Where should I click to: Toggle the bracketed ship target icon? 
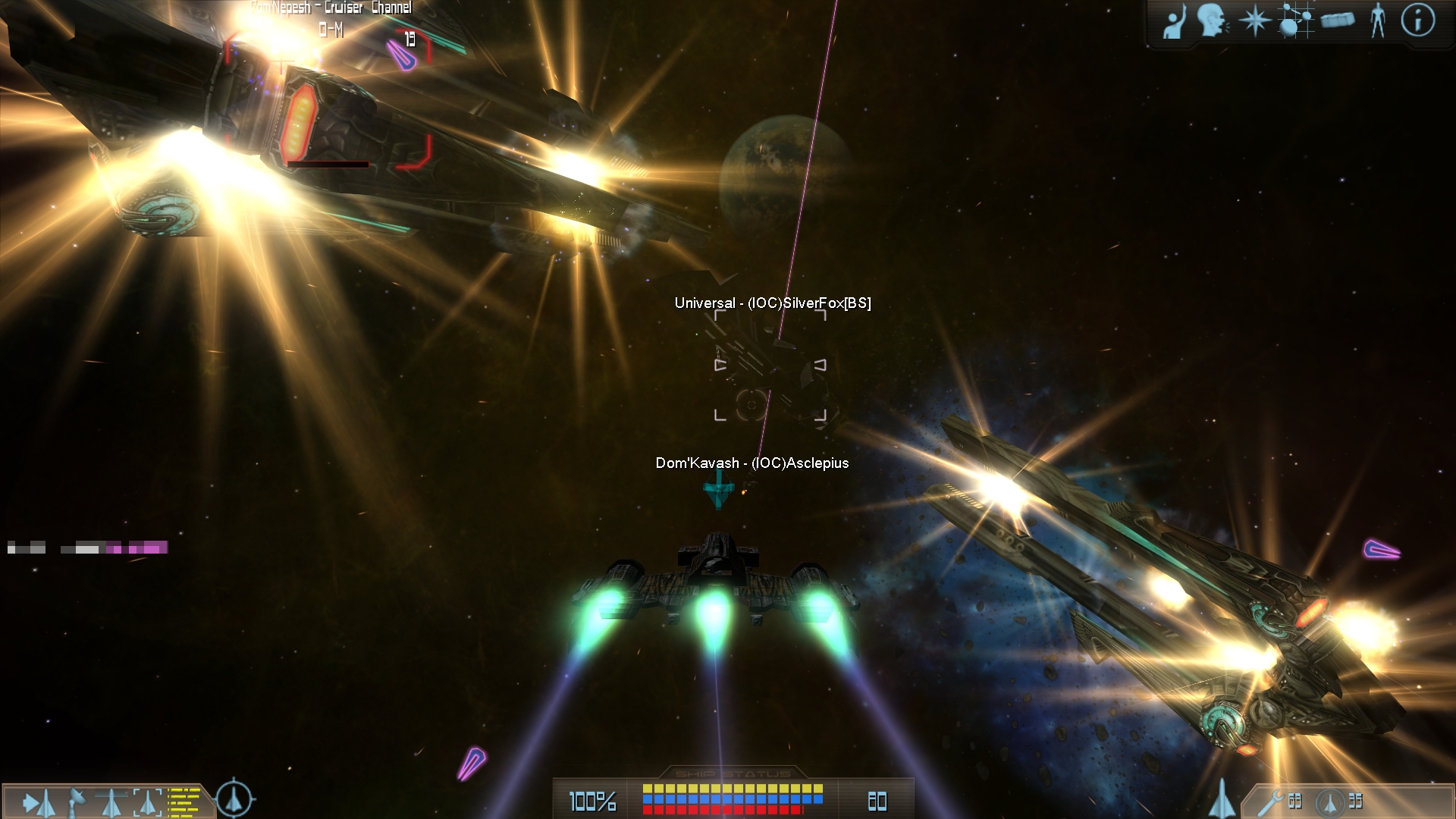click(148, 802)
